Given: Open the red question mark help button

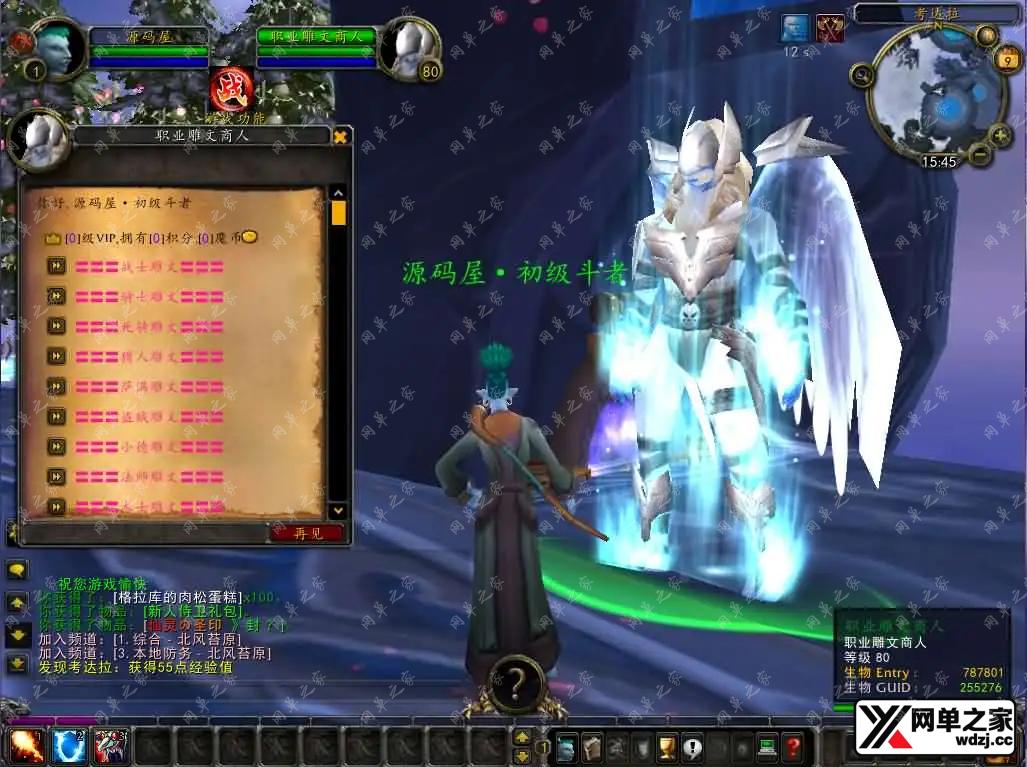Looking at the screenshot, I should [x=792, y=747].
